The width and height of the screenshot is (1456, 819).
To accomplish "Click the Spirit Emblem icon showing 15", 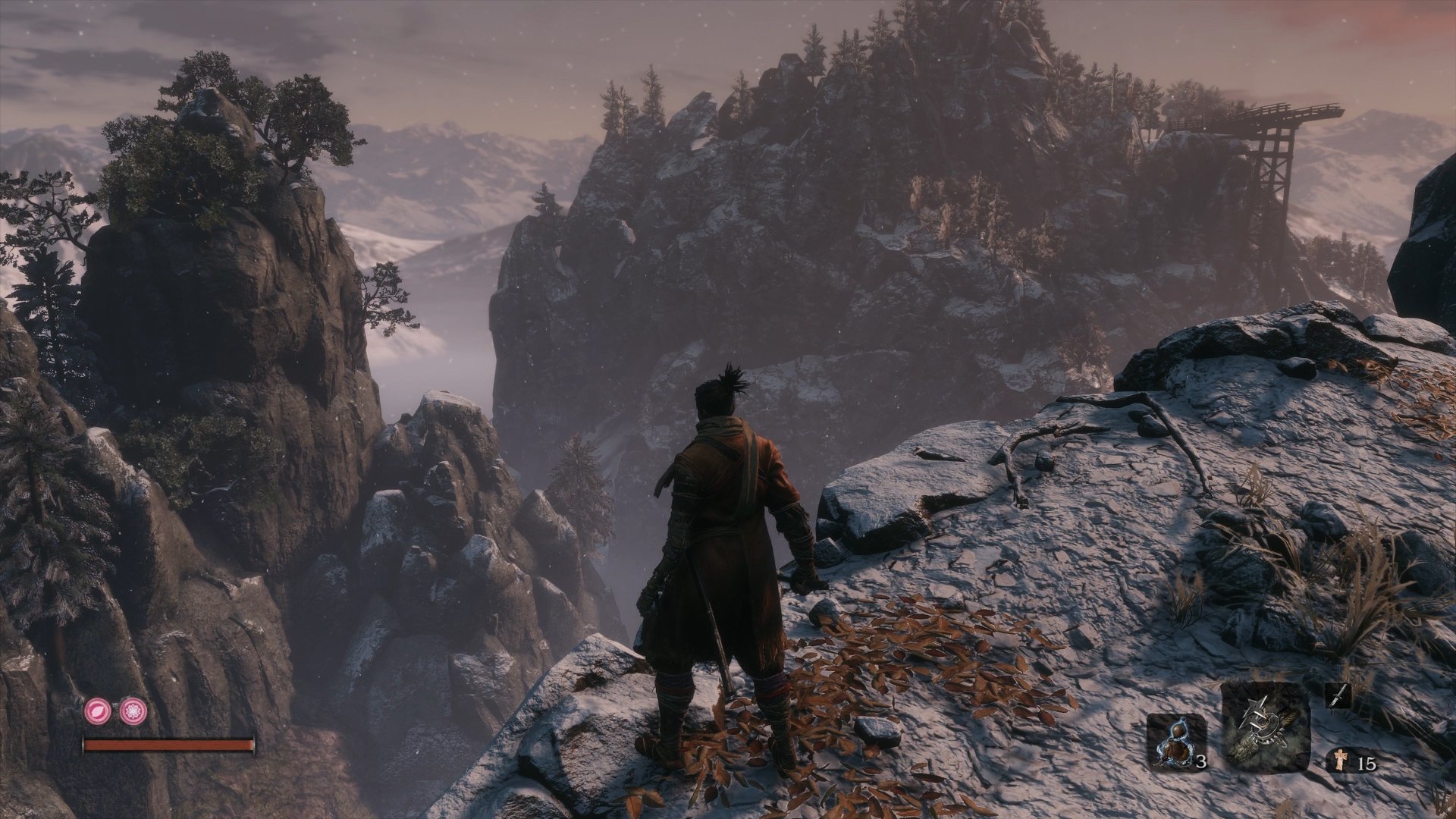I will [x=1338, y=758].
